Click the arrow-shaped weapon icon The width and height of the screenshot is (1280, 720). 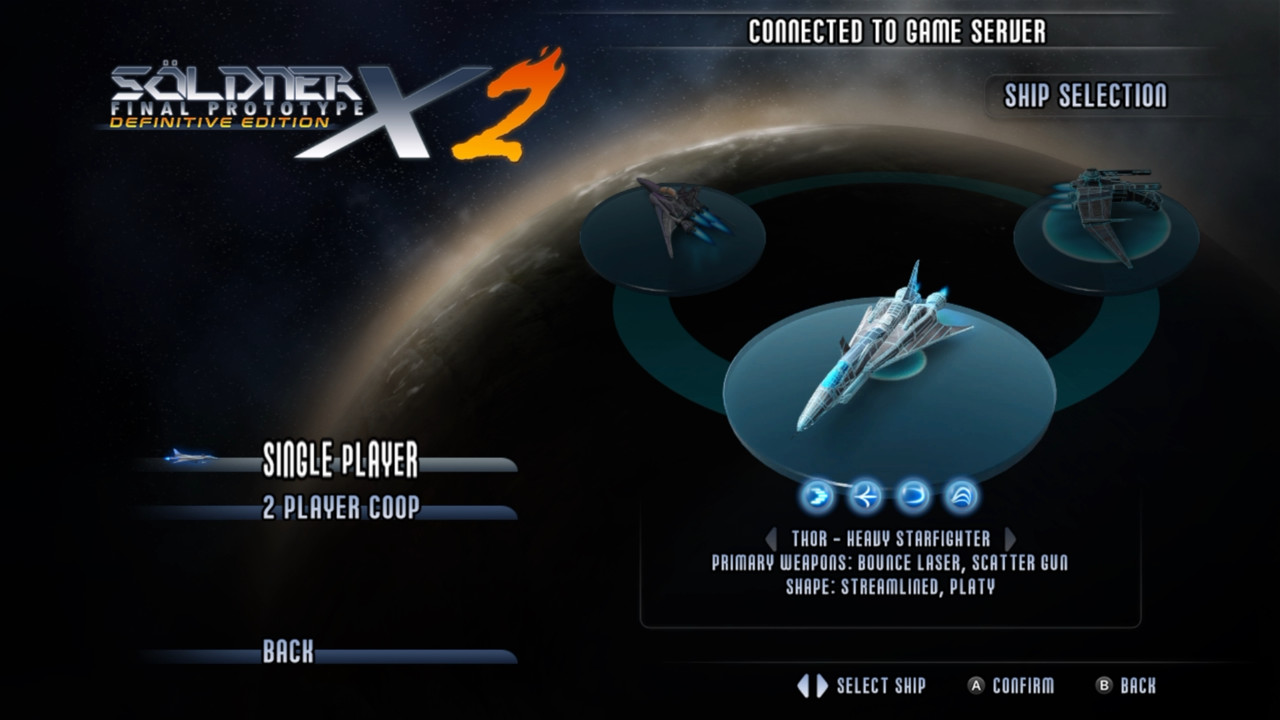pyautogui.click(x=866, y=495)
